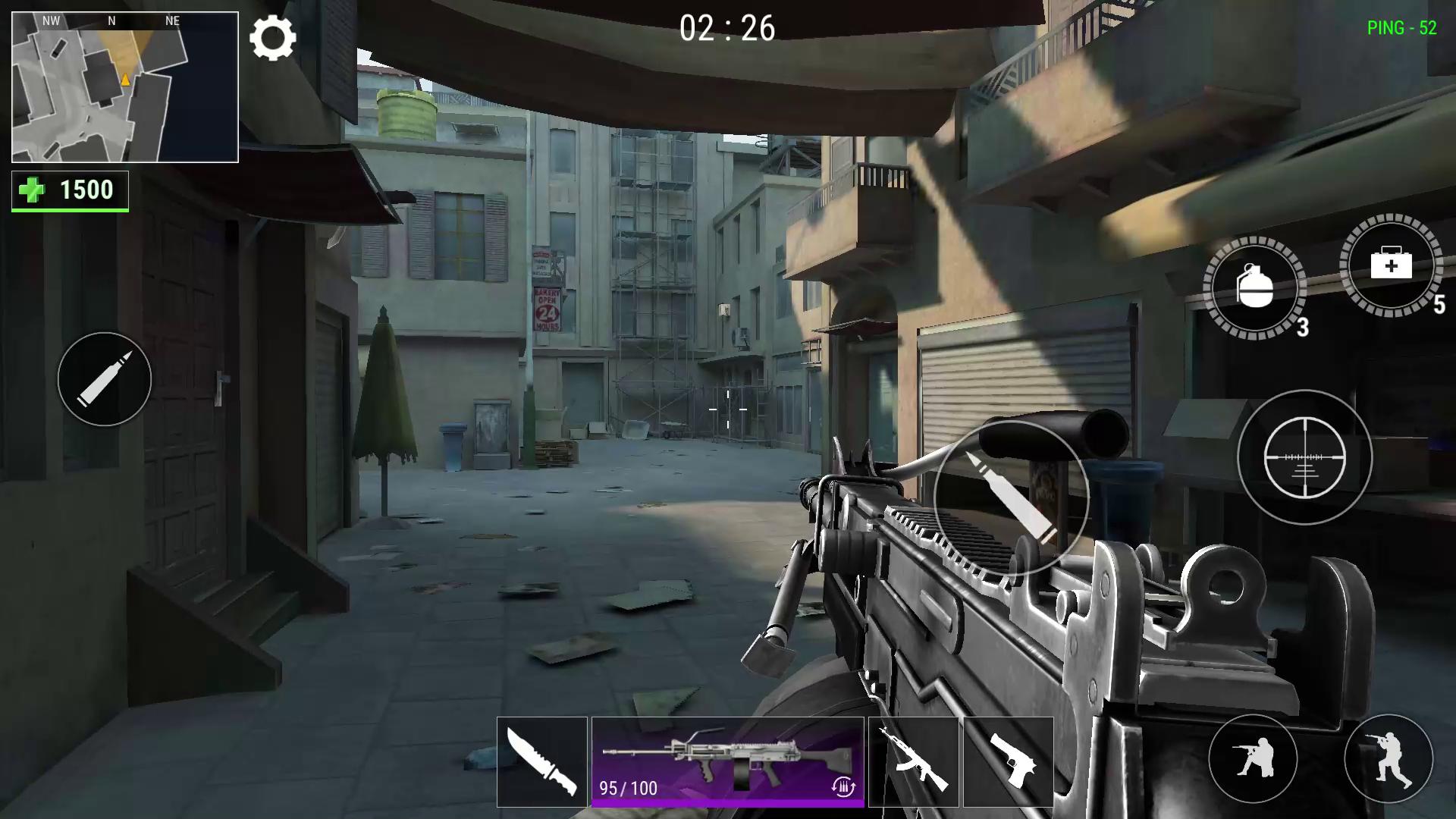Tap the reload bullet icon on the left

105,379
